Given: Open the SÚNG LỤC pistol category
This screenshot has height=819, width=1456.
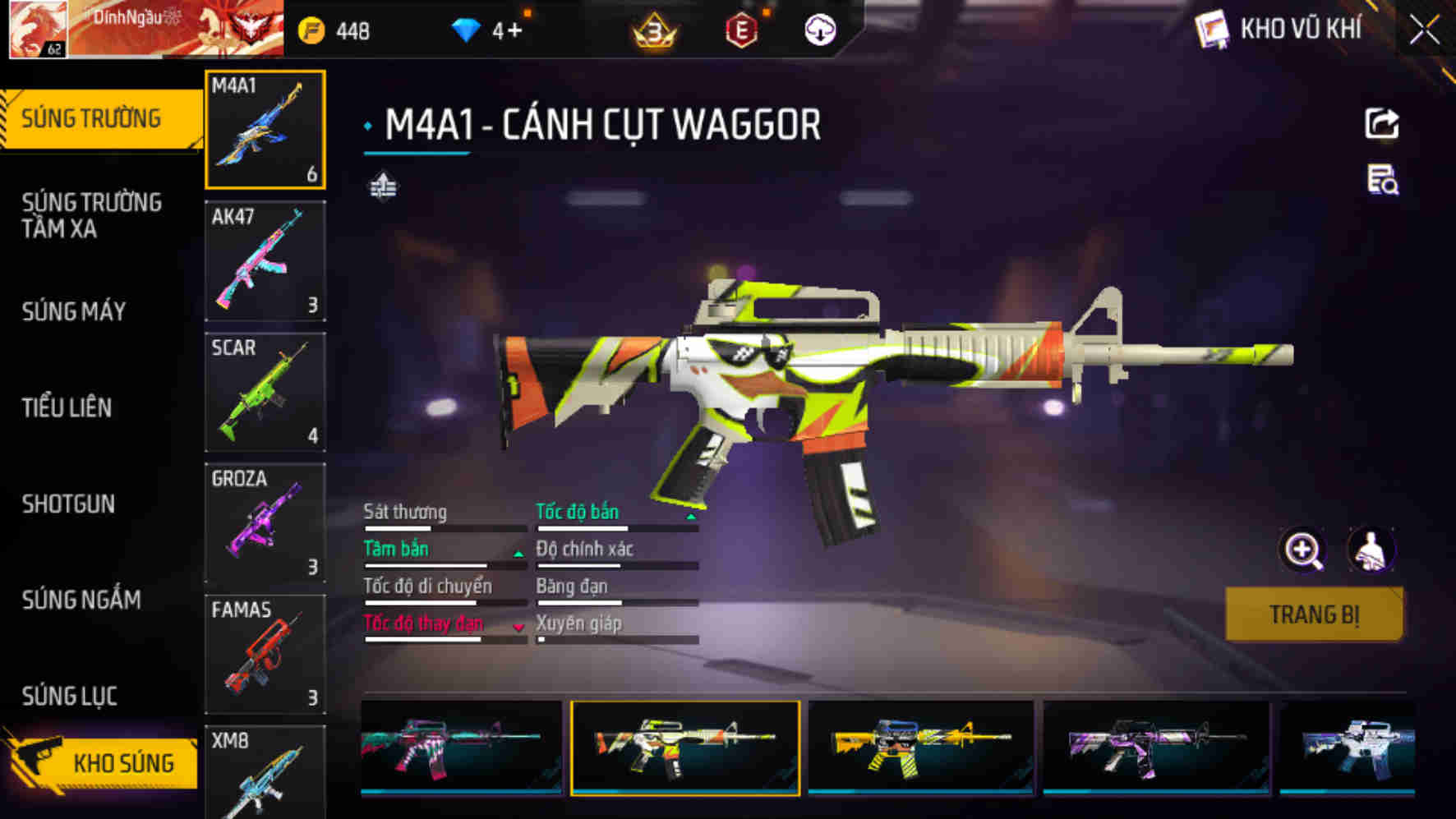Looking at the screenshot, I should (x=70, y=696).
